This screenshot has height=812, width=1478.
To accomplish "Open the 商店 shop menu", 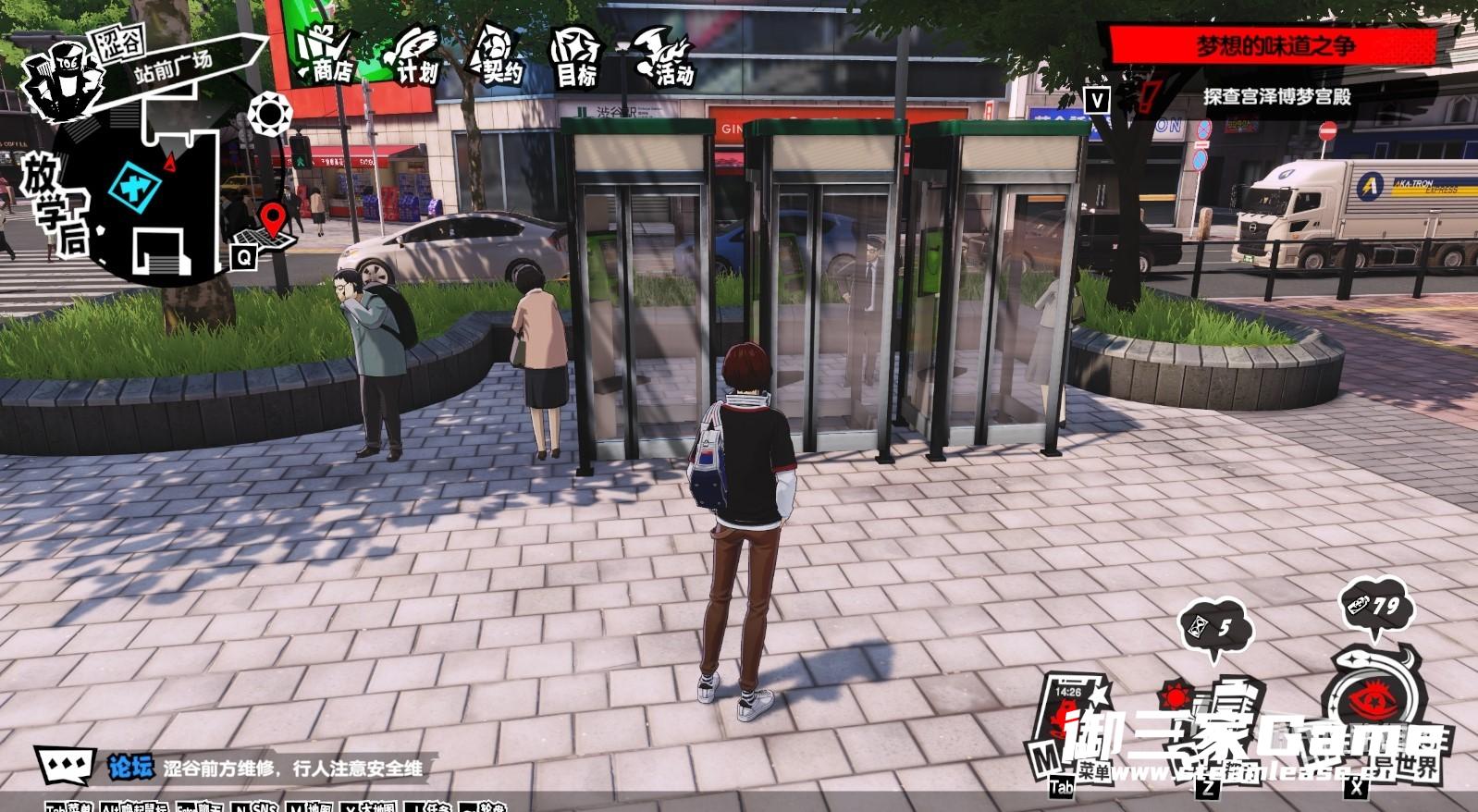I will pyautogui.click(x=325, y=55).
